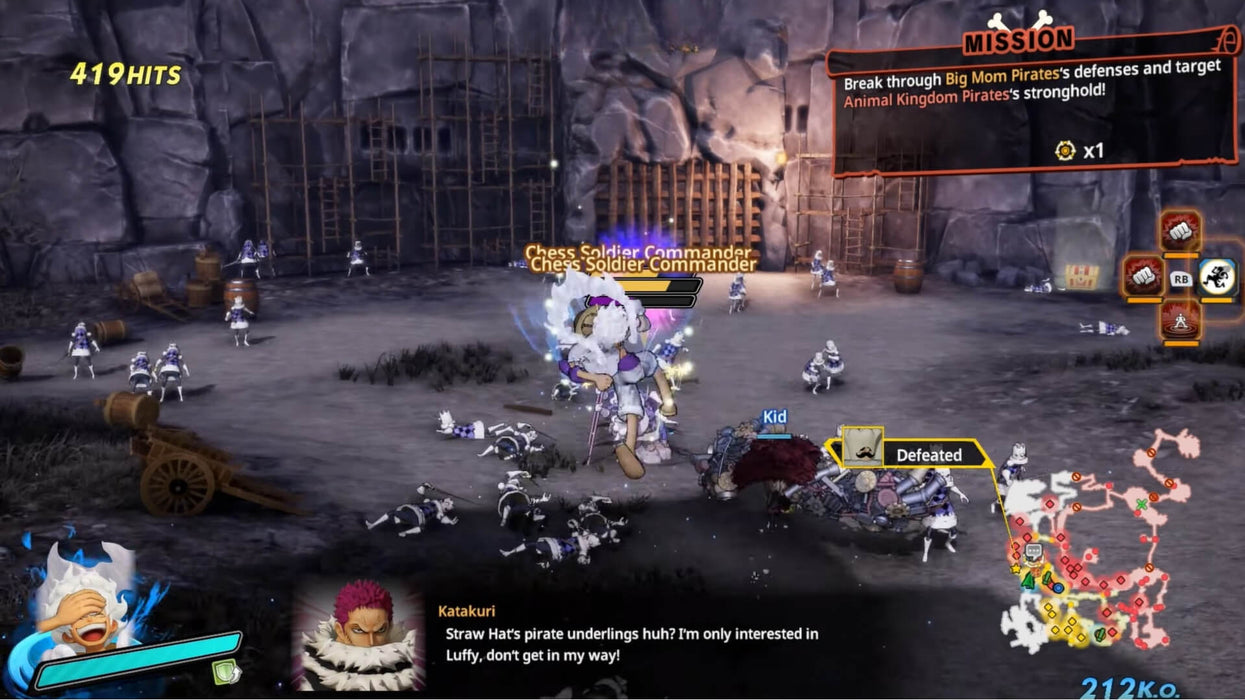Click the mission gold coin reward icon
The width and height of the screenshot is (1245, 700).
pyautogui.click(x=1065, y=151)
